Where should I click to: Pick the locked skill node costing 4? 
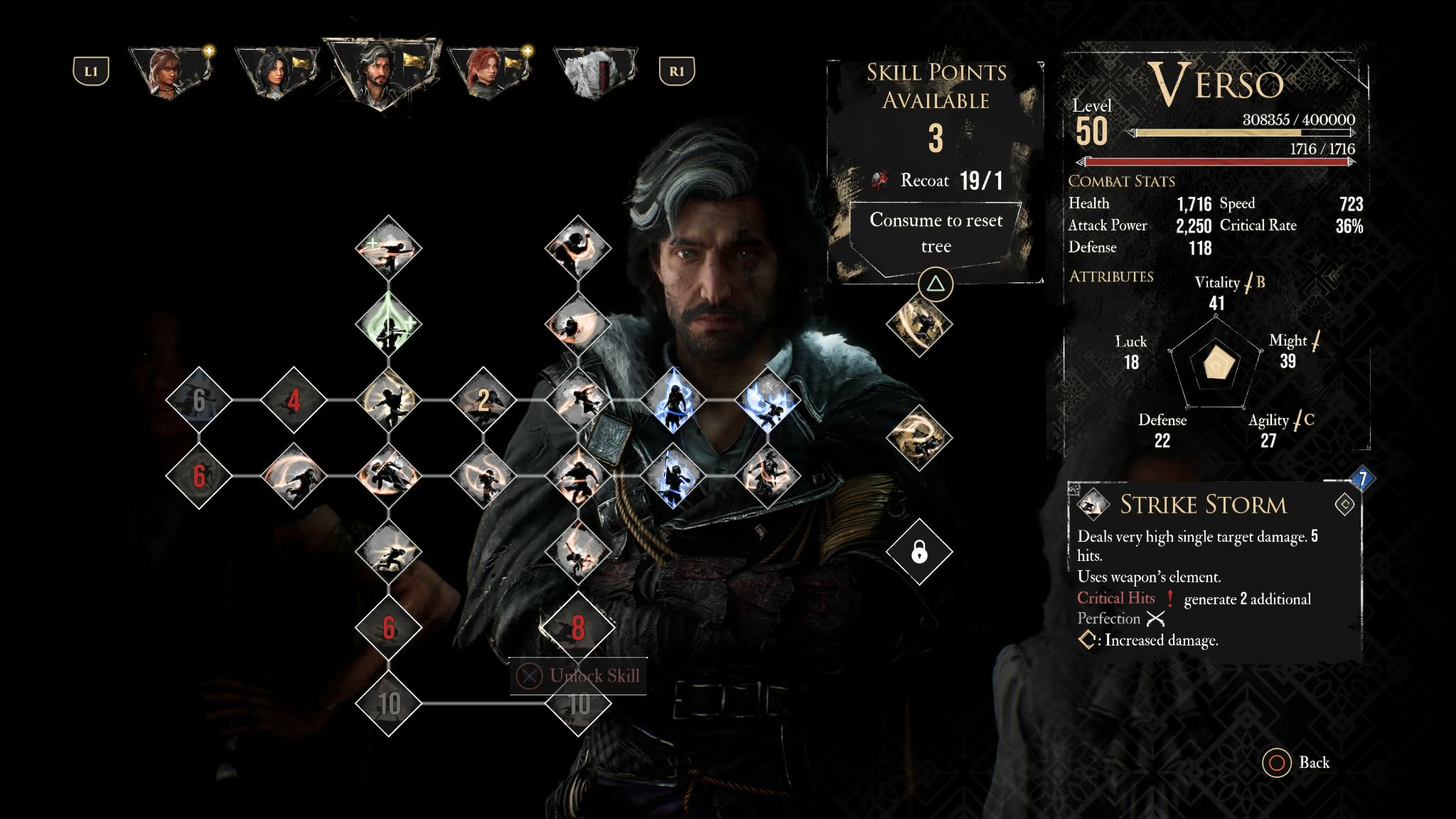294,400
